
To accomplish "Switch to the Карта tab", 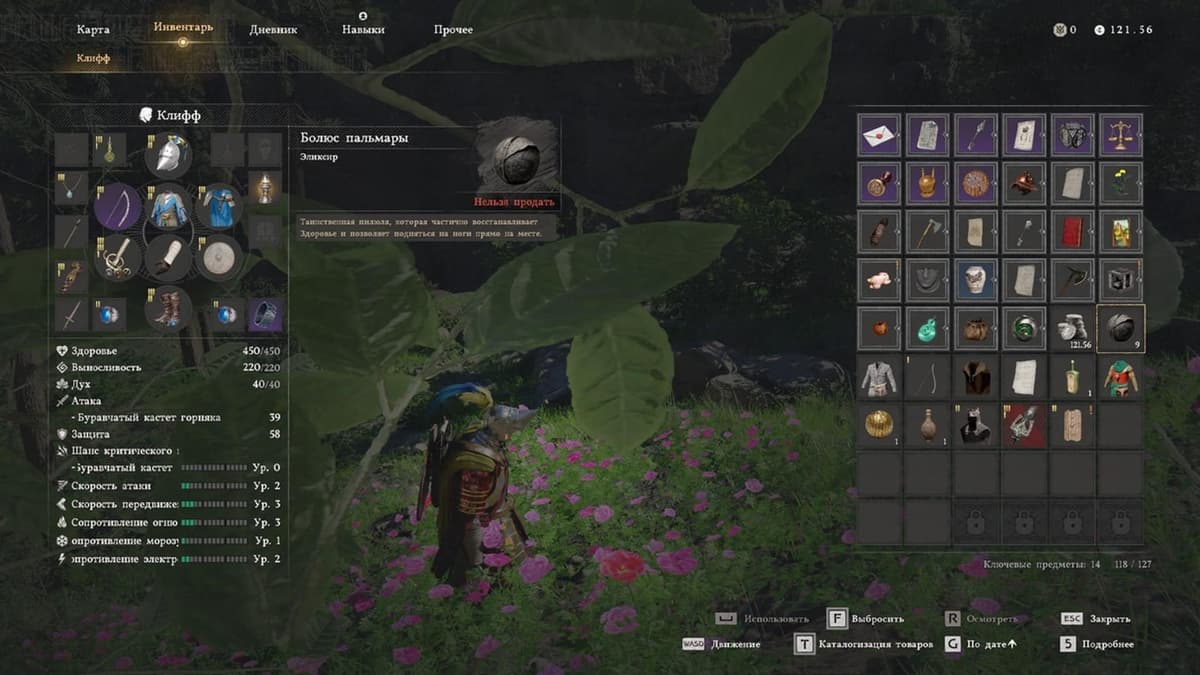I will [x=93, y=30].
